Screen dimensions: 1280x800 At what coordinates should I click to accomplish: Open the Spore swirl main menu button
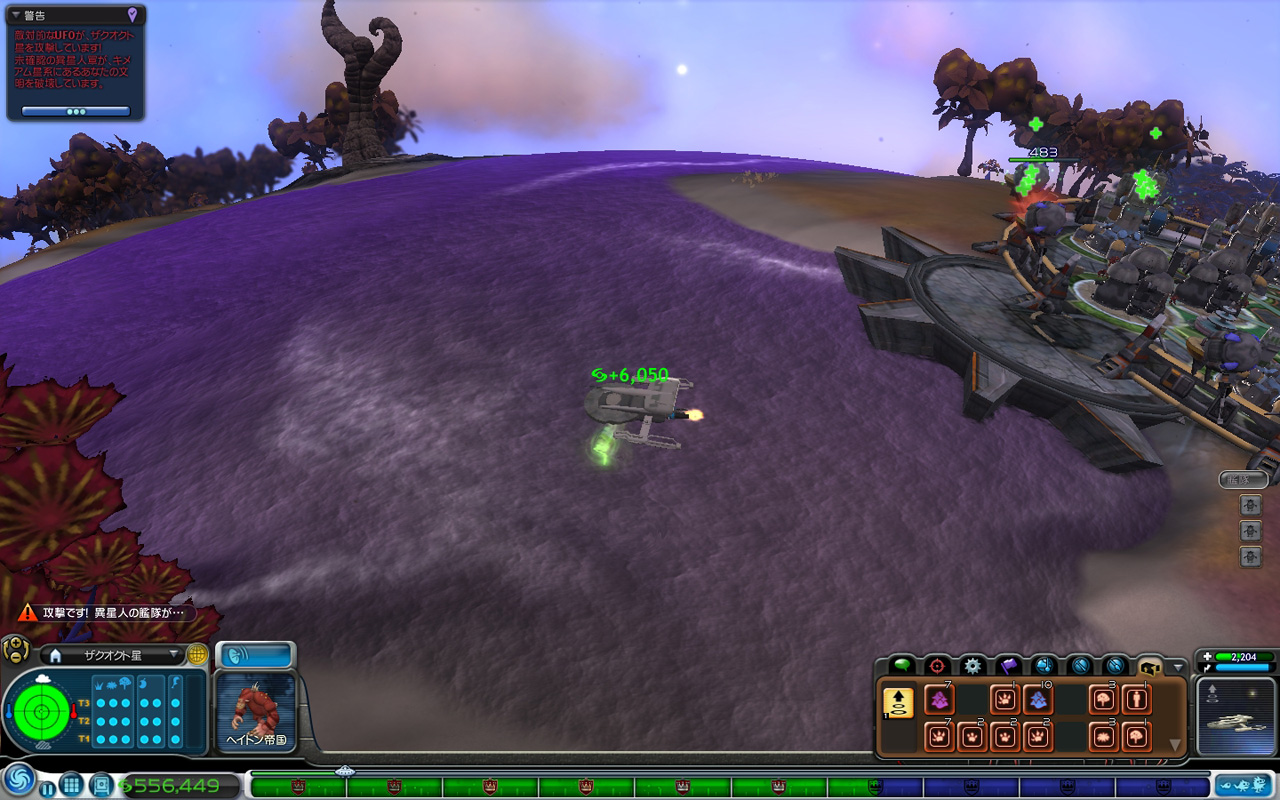pyautogui.click(x=17, y=781)
